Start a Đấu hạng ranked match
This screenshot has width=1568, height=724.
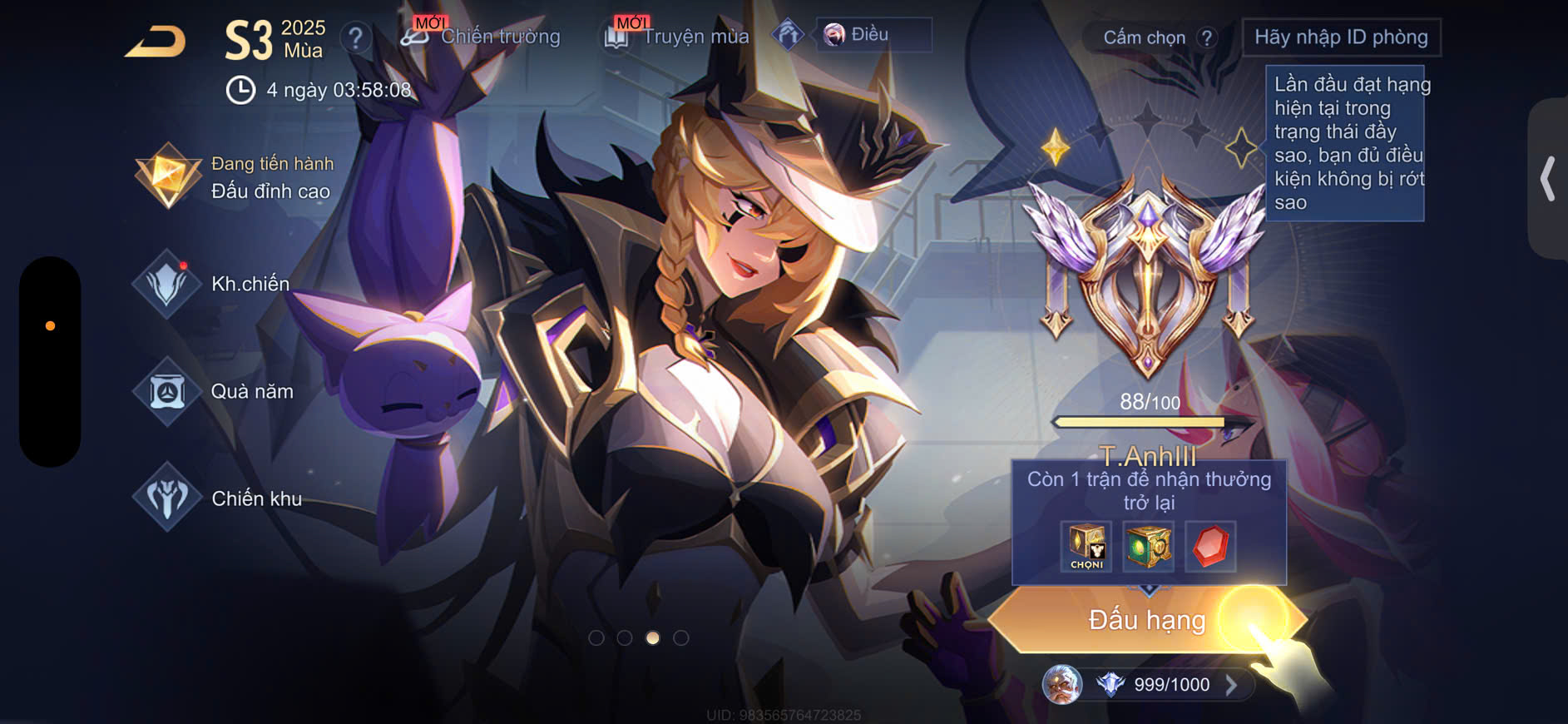coord(1146,620)
